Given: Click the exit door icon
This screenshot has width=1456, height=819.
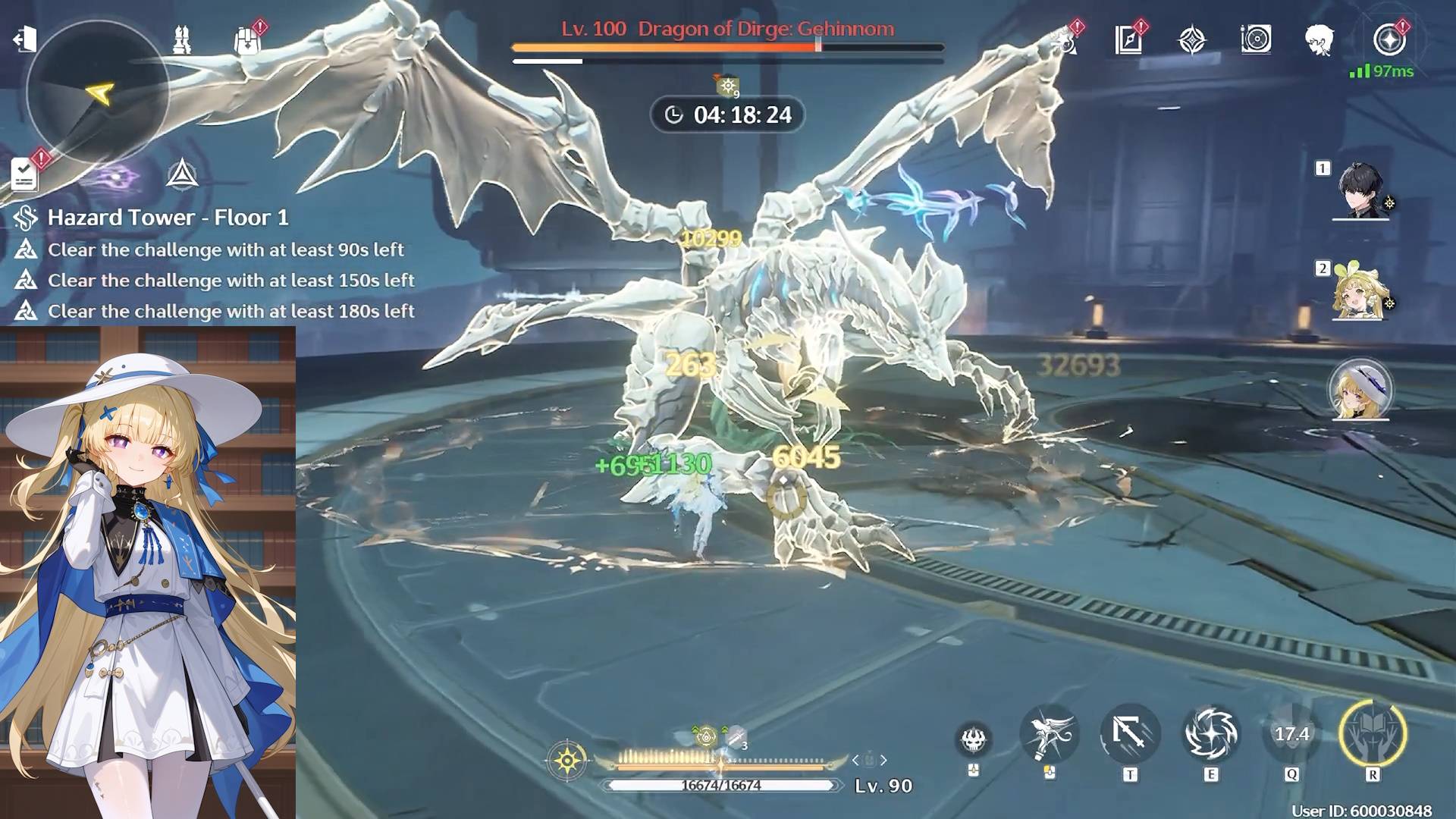Looking at the screenshot, I should tap(25, 39).
